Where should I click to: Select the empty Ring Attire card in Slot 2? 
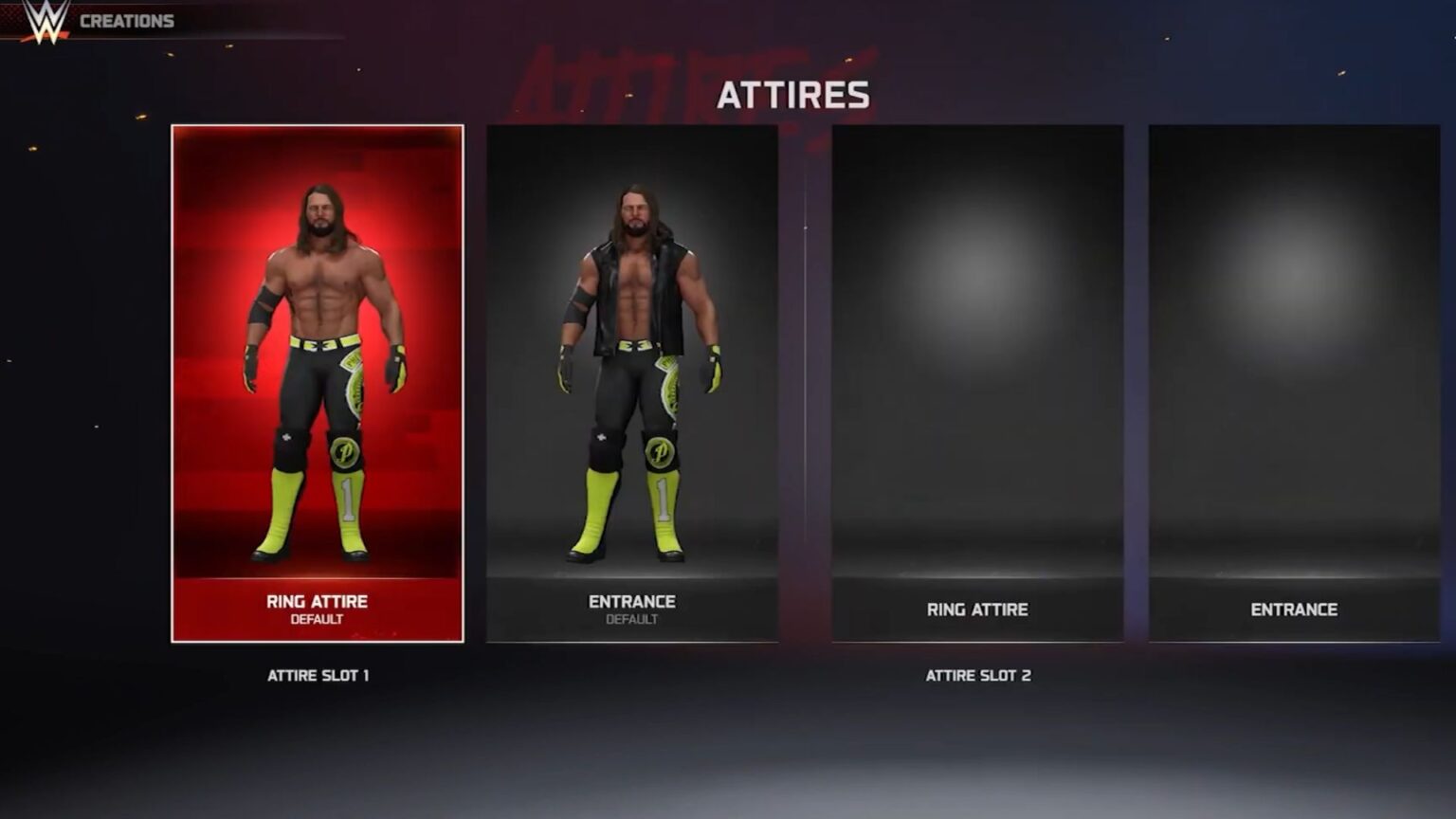976,379
